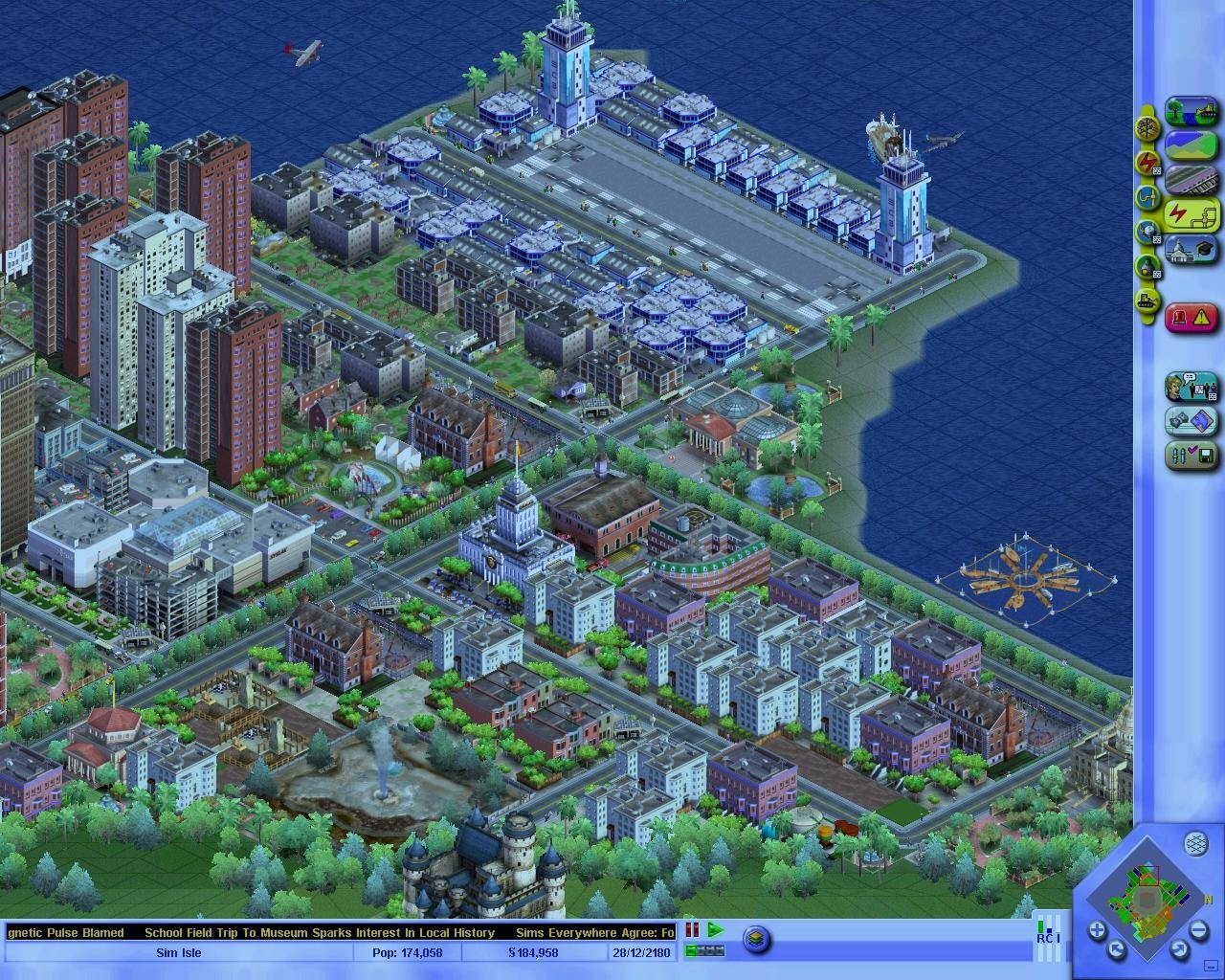1225x980 pixels.
Task: Open the Zoning tools menu
Action: point(1191,144)
